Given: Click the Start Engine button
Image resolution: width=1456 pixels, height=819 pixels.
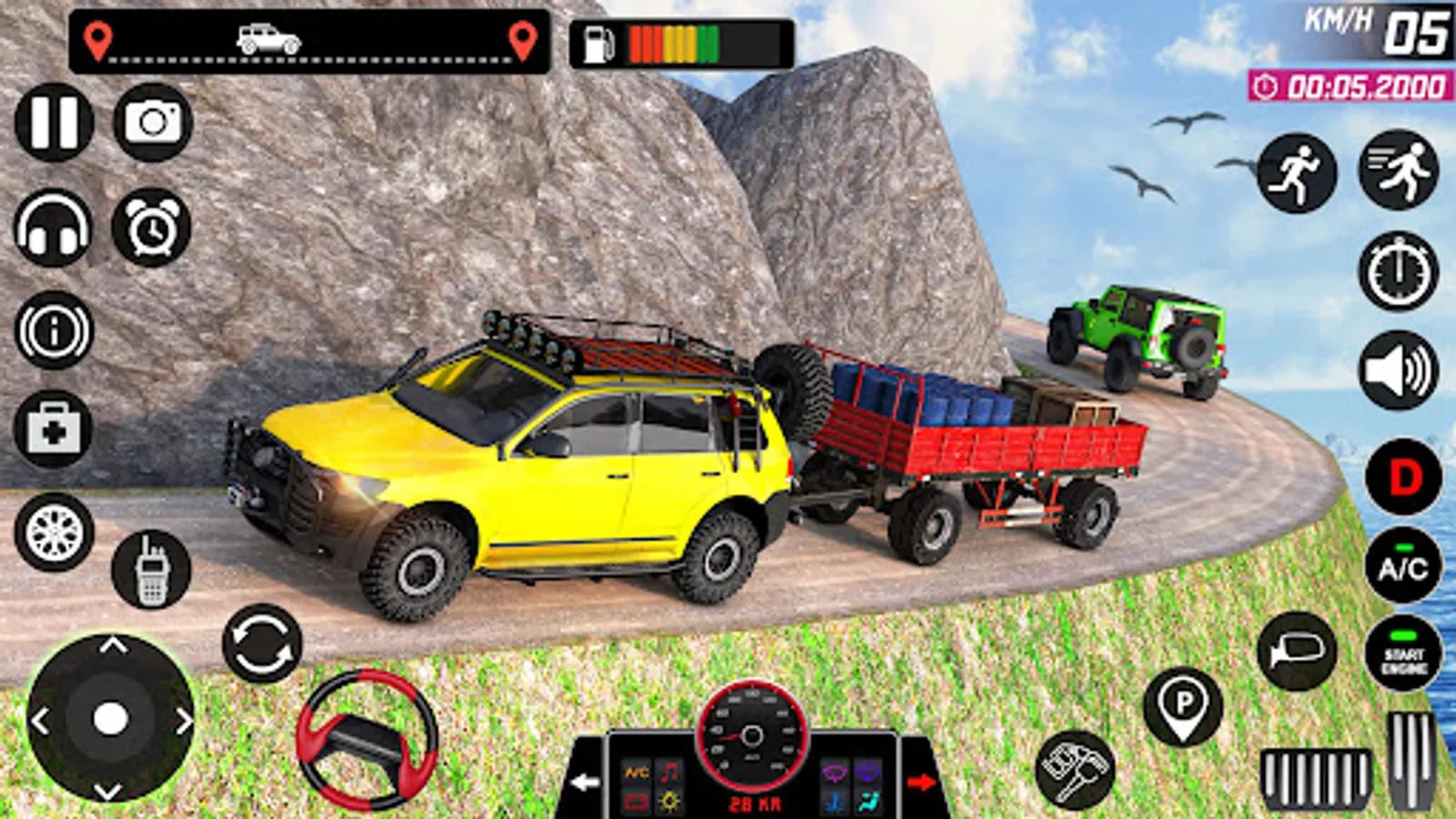Looking at the screenshot, I should (x=1403, y=653).
